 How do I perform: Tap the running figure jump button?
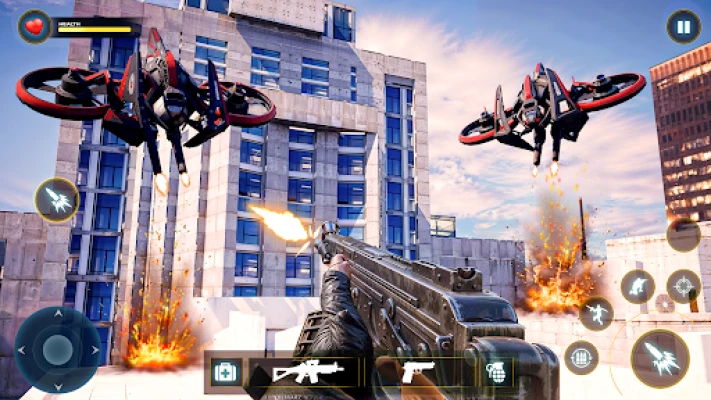597,314
